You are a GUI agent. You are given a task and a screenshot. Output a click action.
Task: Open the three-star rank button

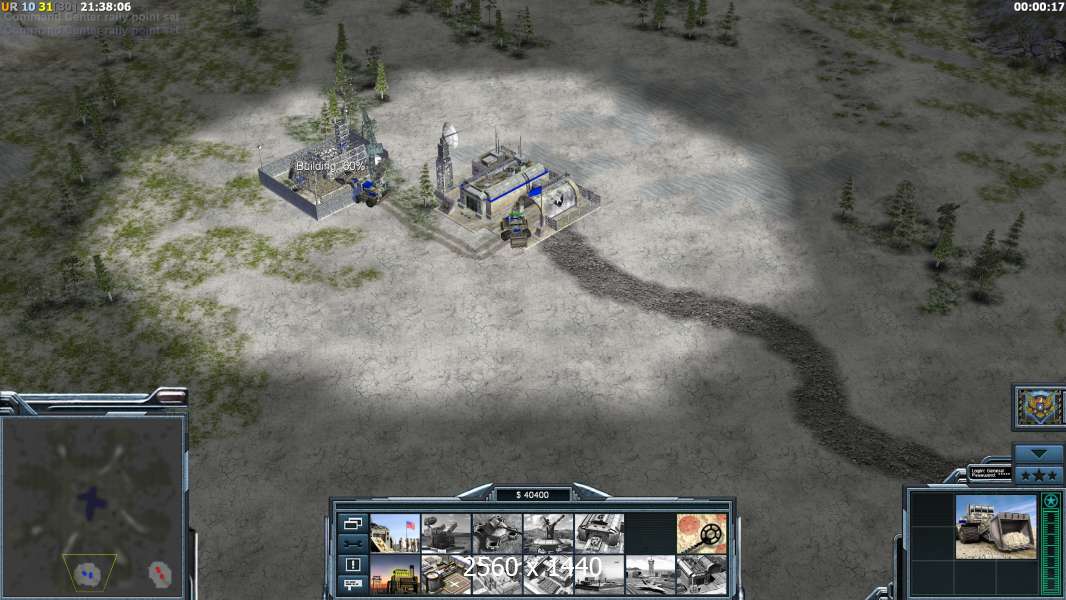1038,474
